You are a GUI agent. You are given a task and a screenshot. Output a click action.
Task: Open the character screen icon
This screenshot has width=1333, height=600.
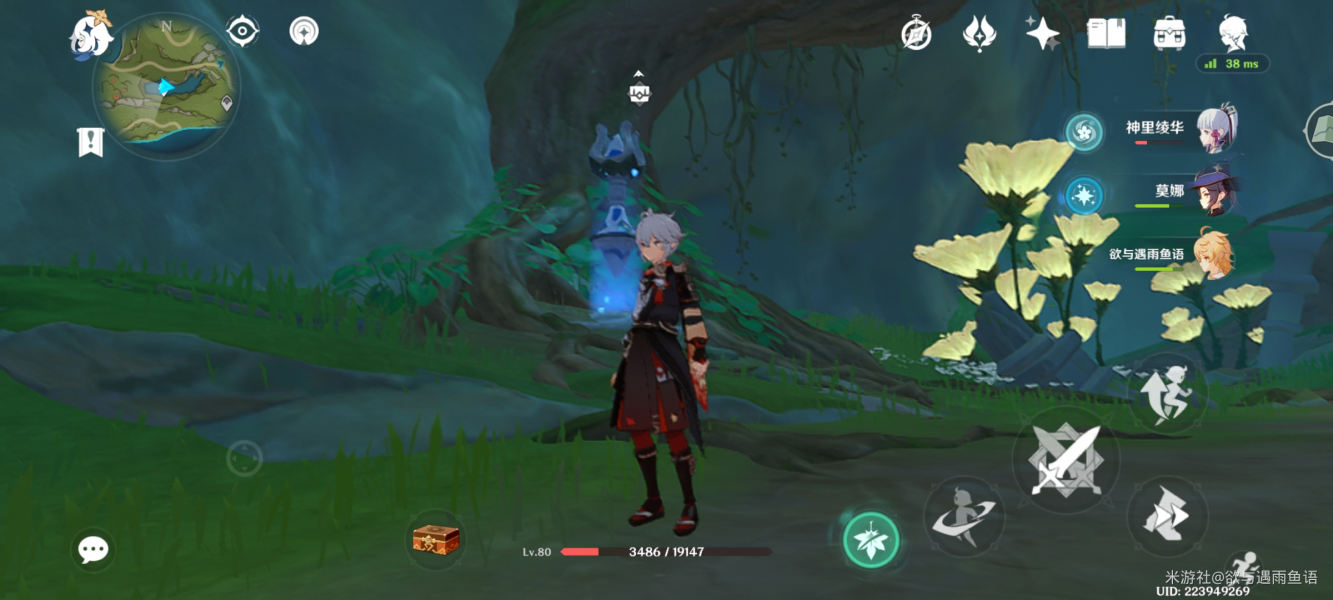click(x=1233, y=32)
